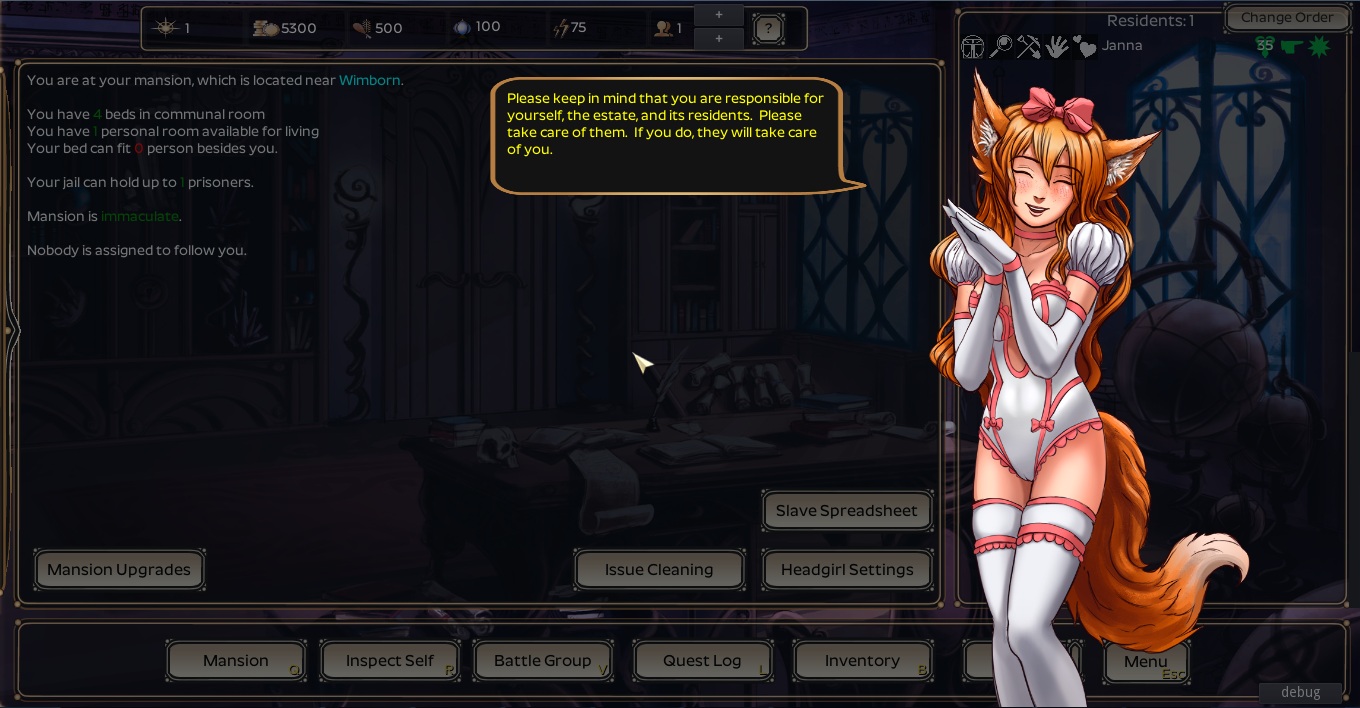Open the Mansion Upgrades screen
This screenshot has height=708, width=1360.
(x=119, y=570)
